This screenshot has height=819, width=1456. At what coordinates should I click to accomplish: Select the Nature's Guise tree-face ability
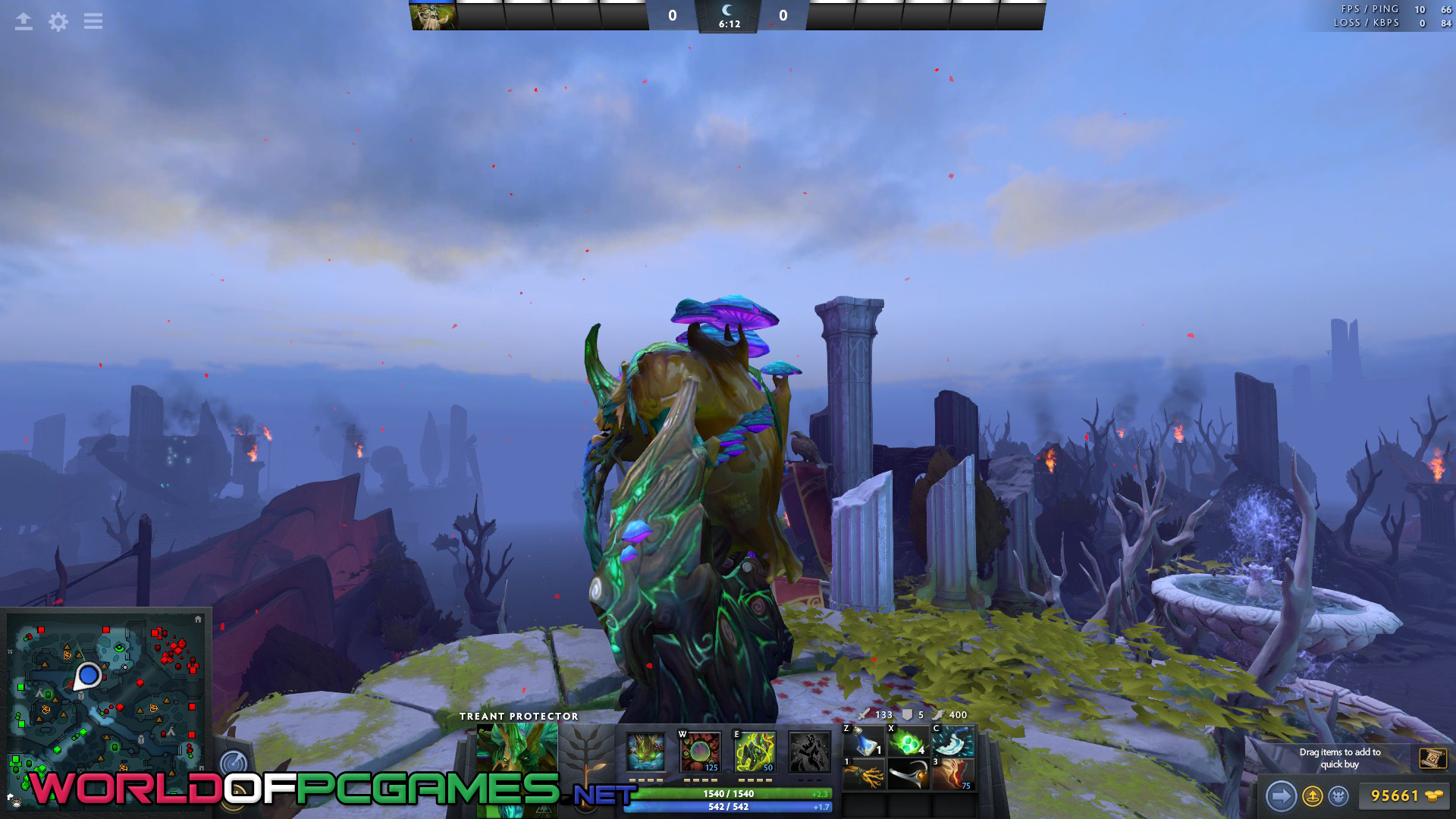coord(645,752)
